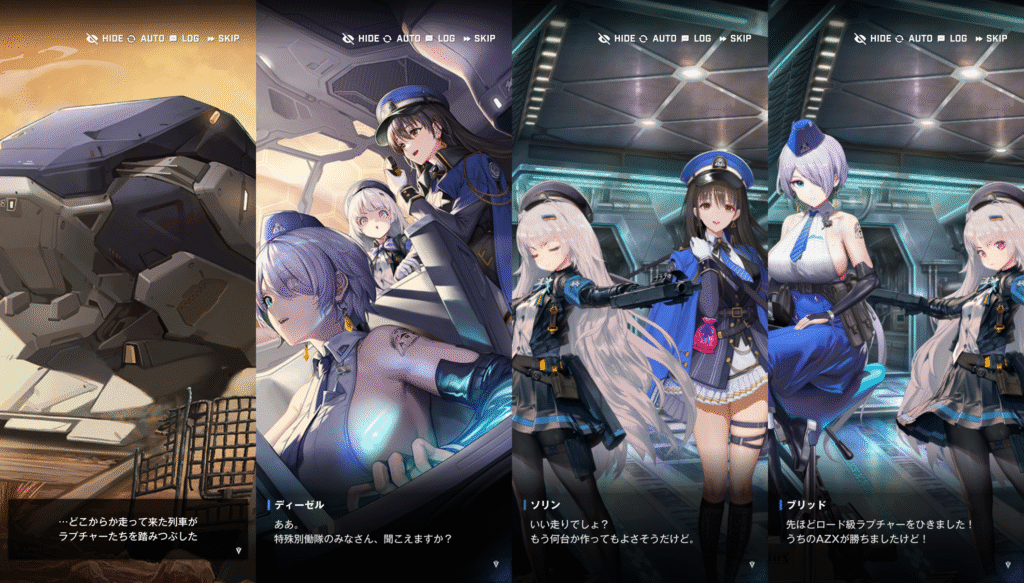Turn on AUTO in ソリン's dialogue panel

tap(657, 38)
